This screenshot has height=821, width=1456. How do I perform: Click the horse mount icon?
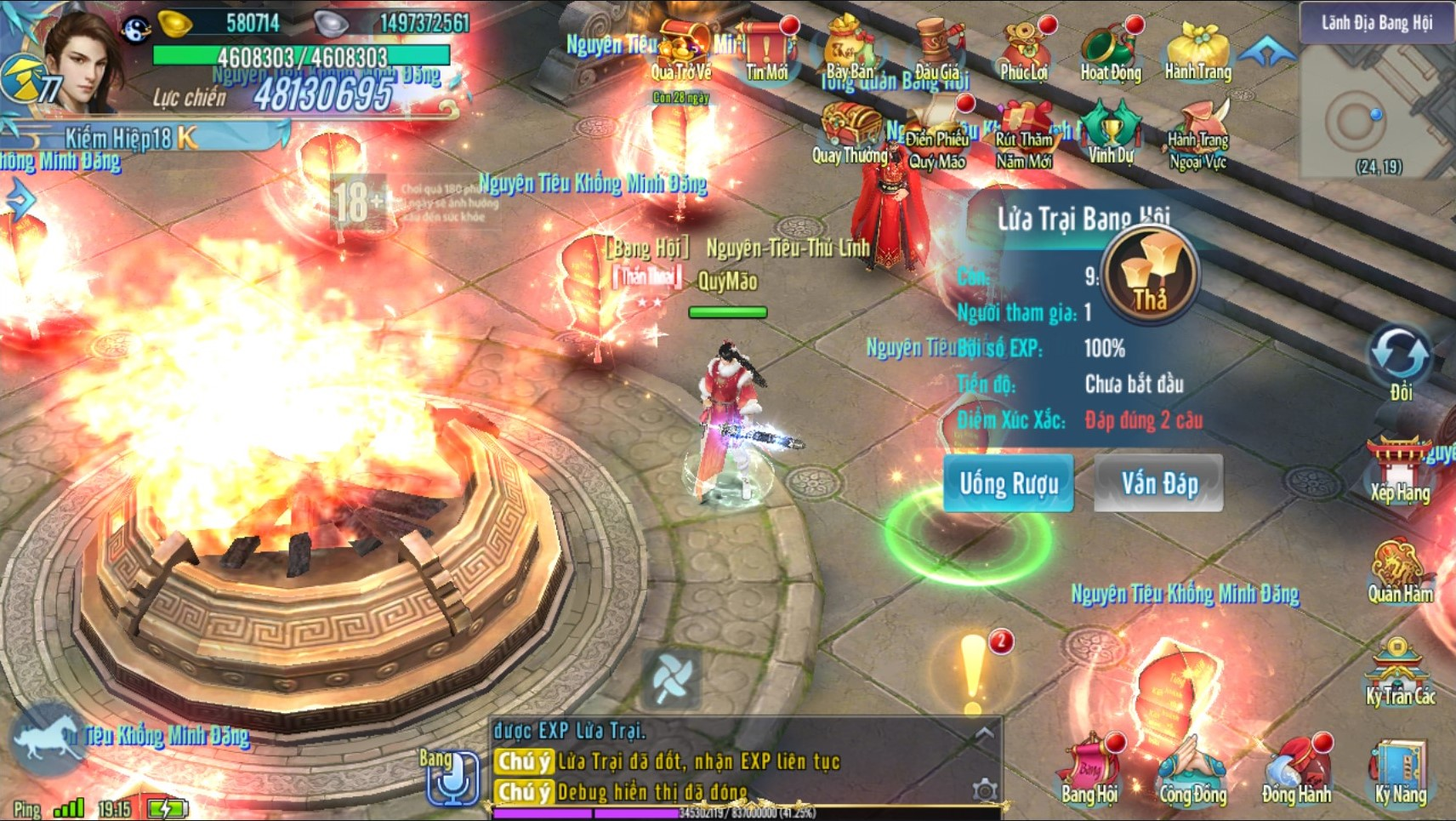point(47,738)
